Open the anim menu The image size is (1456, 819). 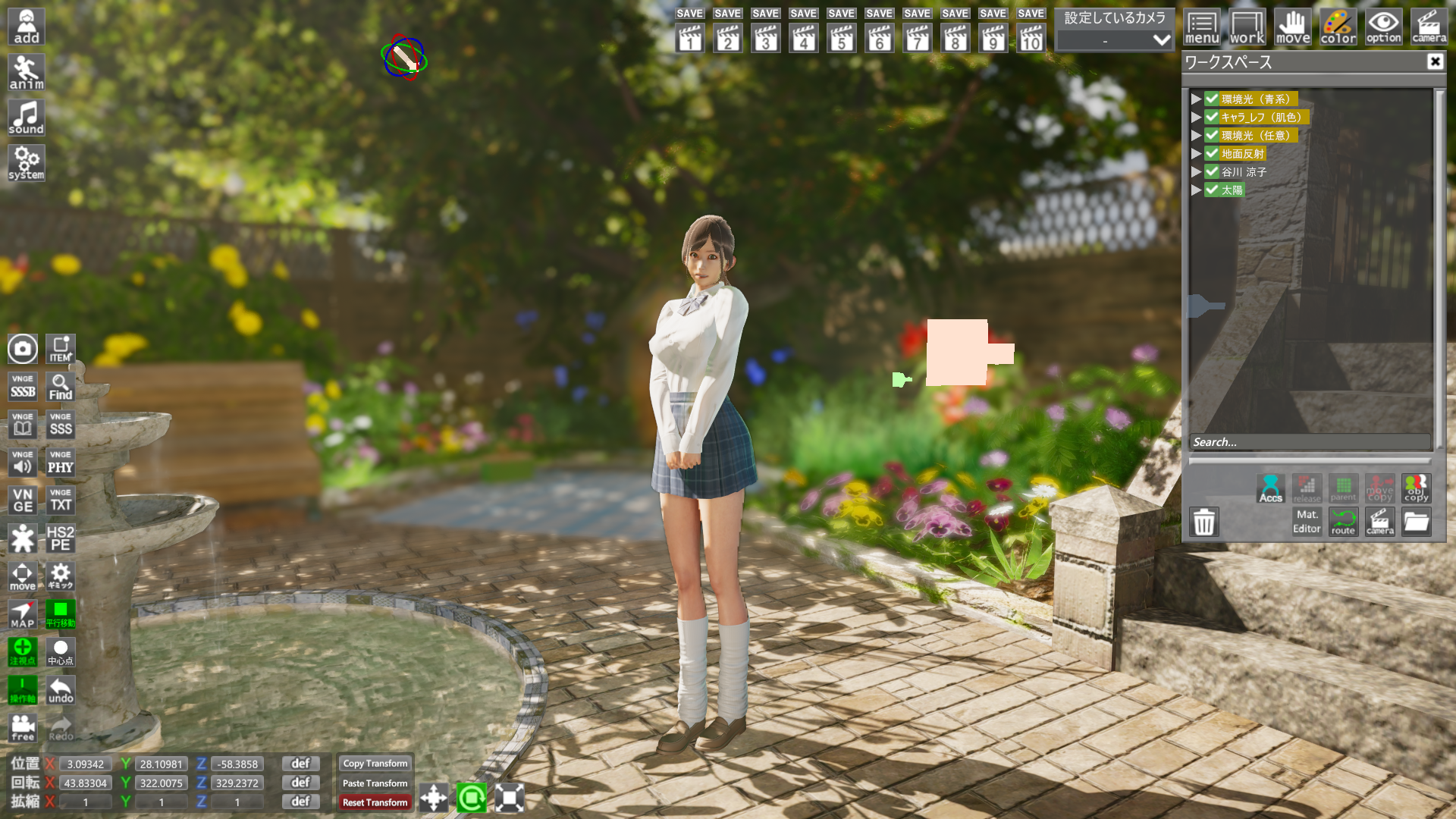pos(27,73)
